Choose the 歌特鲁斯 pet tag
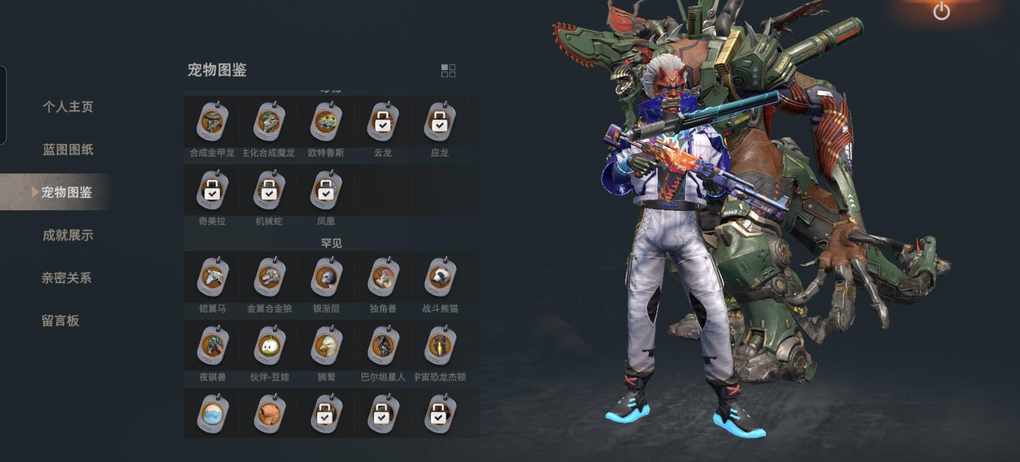 pyautogui.click(x=325, y=122)
